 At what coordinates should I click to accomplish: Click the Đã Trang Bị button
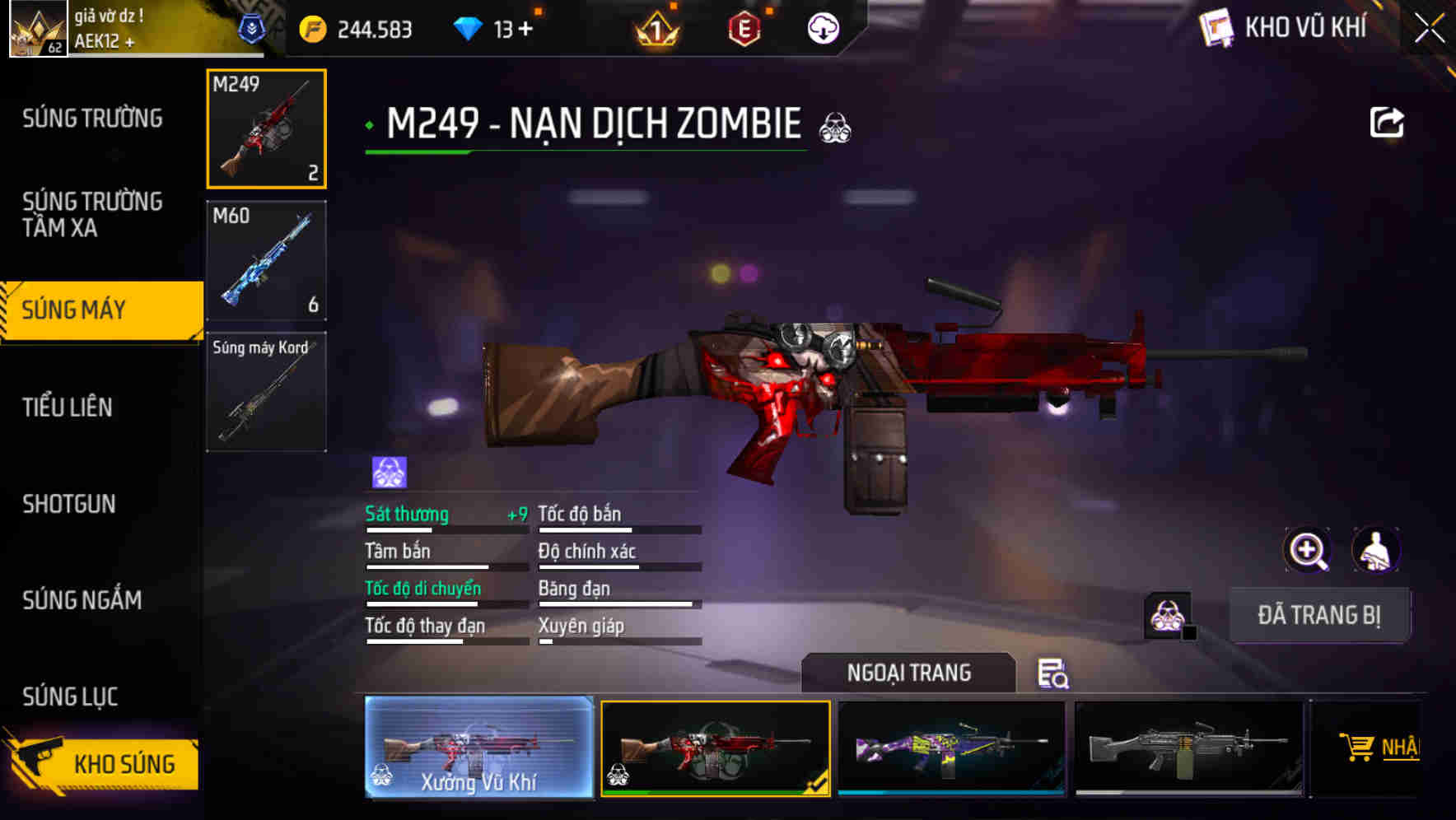click(x=1320, y=615)
